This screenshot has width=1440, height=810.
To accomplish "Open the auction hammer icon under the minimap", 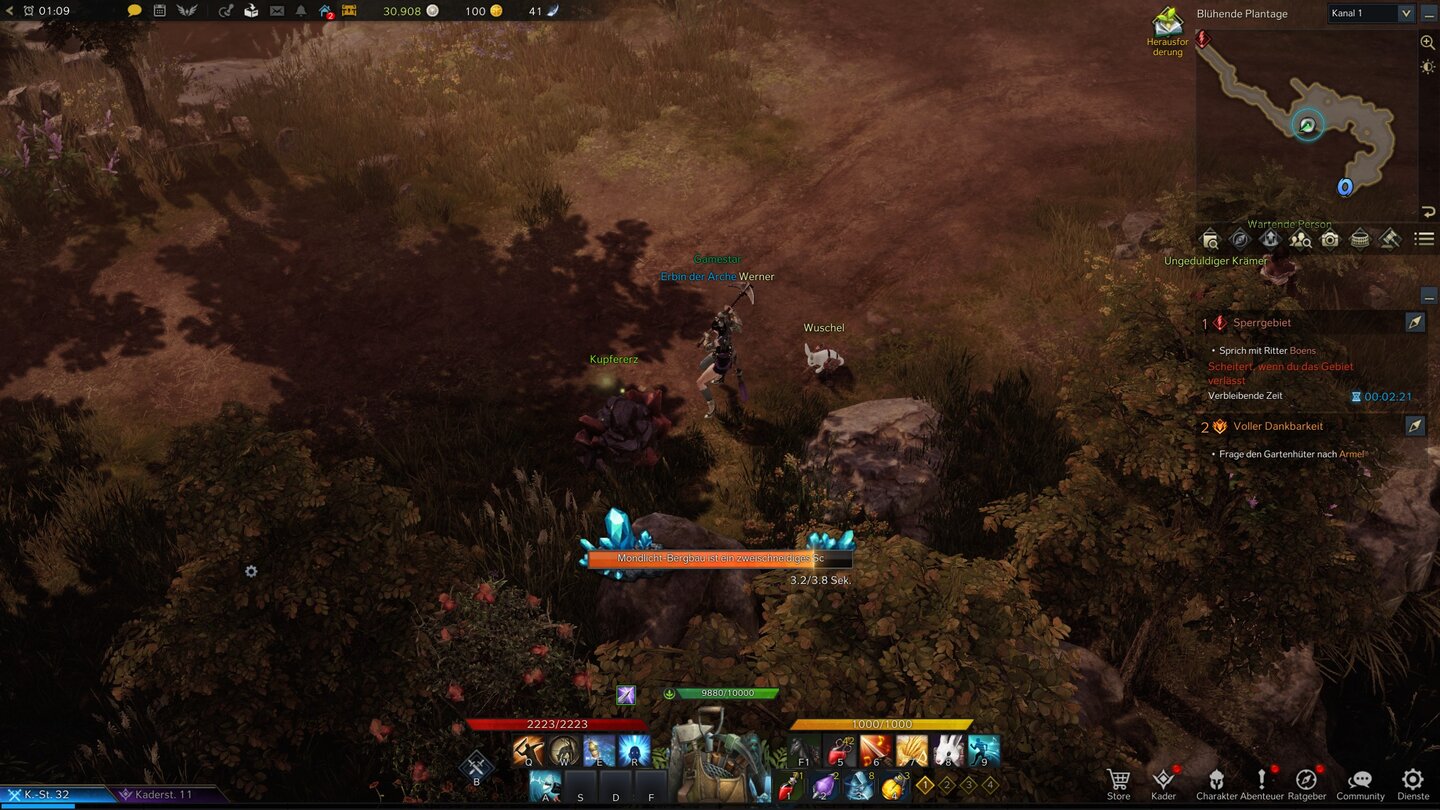I will [x=1388, y=239].
